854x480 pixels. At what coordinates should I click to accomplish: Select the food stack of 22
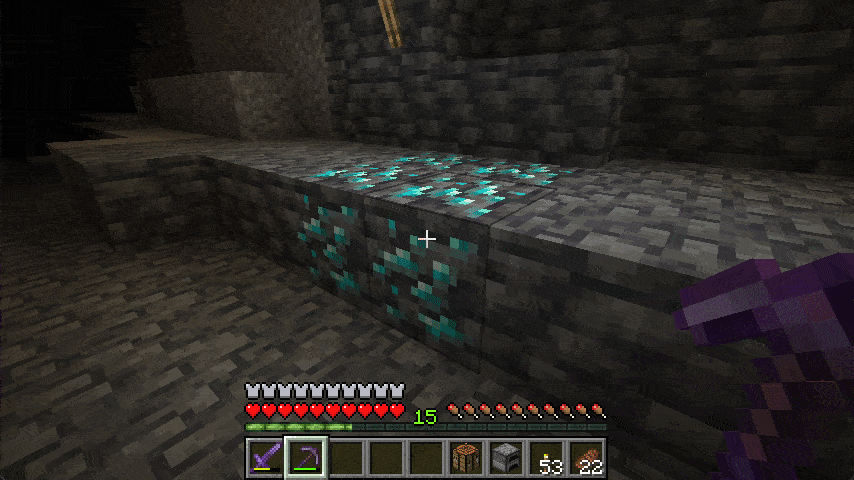pos(585,459)
